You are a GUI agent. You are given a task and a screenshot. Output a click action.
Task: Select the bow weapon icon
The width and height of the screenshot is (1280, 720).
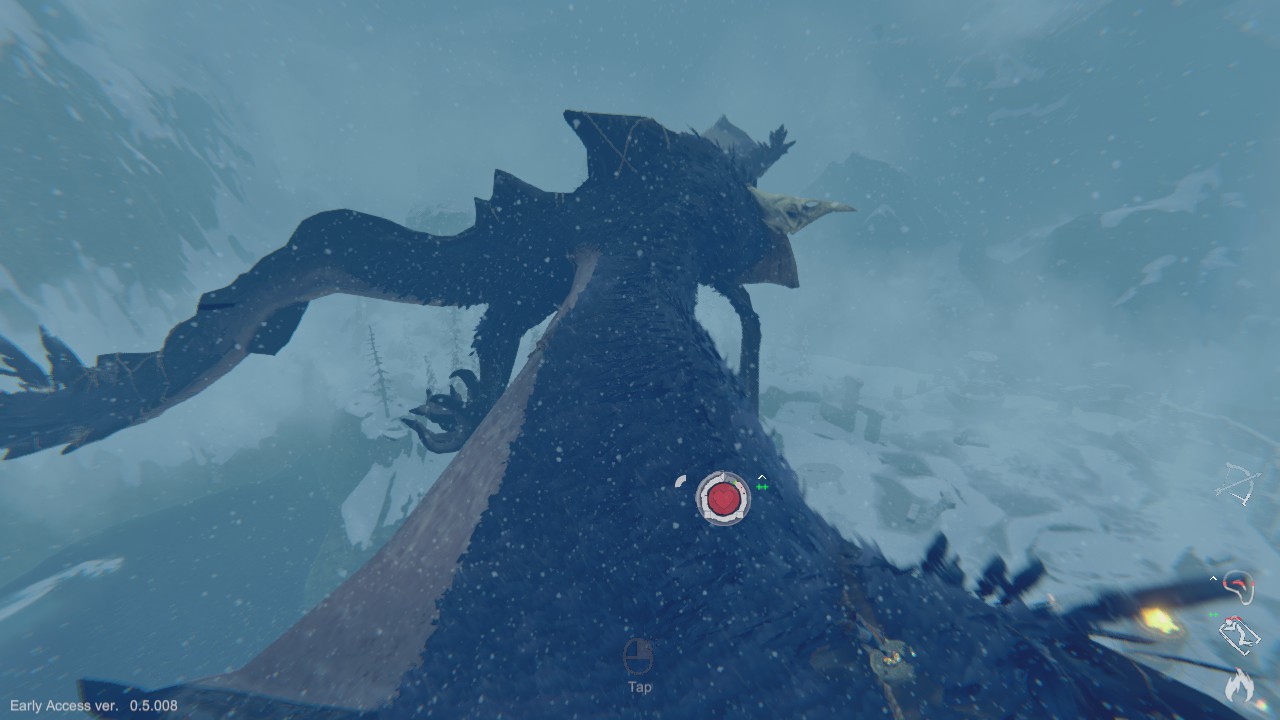tap(1238, 485)
